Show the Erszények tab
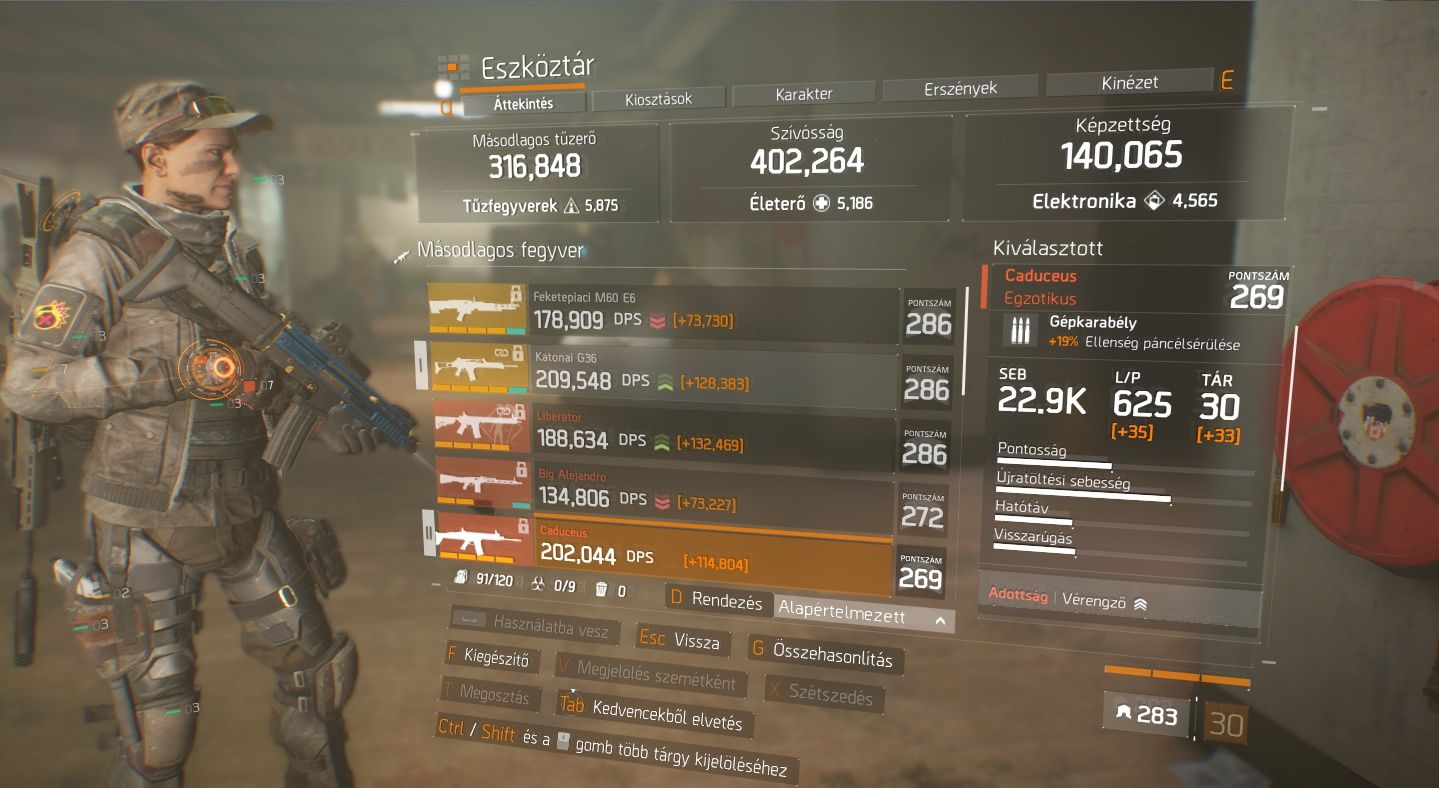The width and height of the screenshot is (1439, 788). (960, 88)
